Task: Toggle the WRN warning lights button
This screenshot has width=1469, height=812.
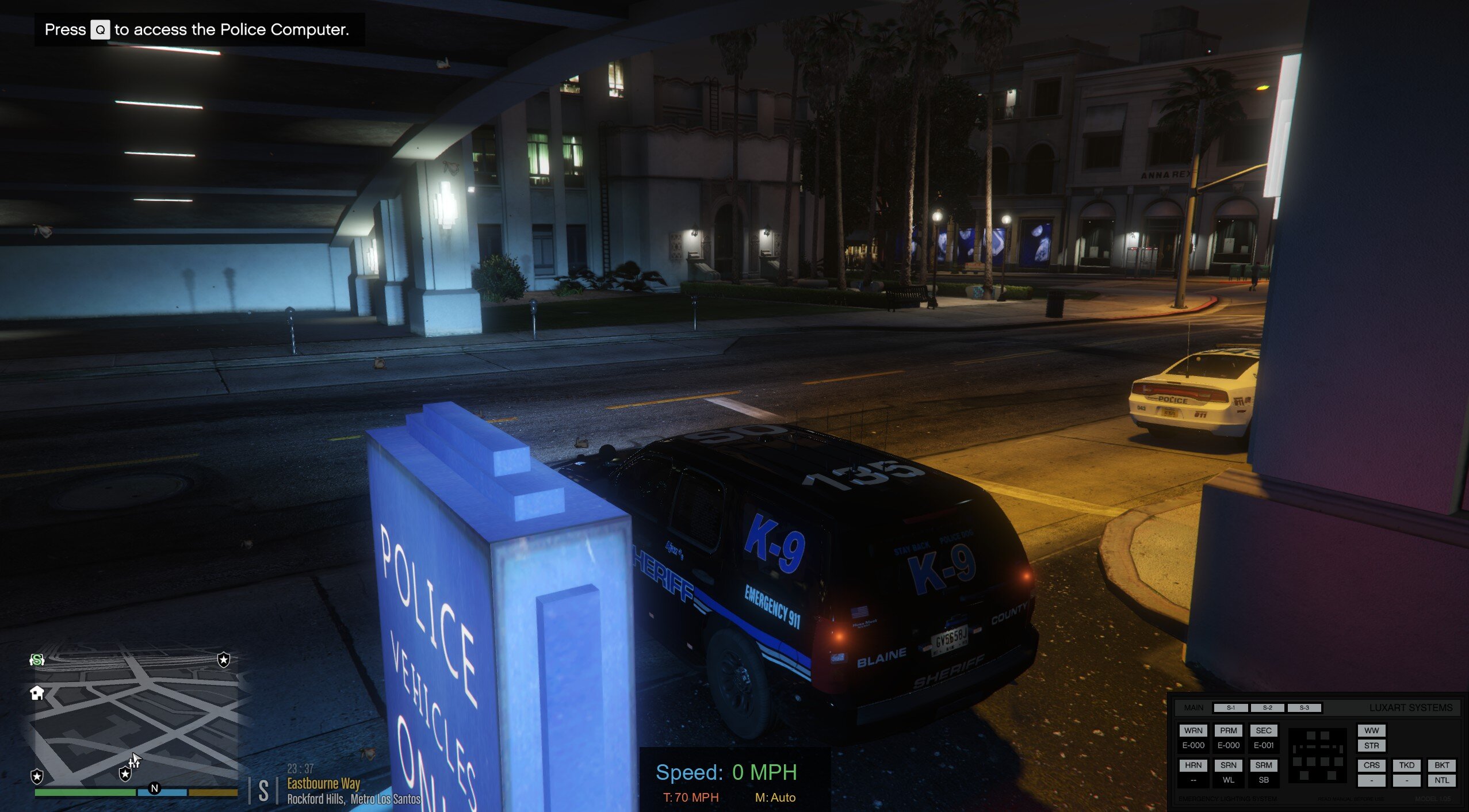Action: (1193, 730)
